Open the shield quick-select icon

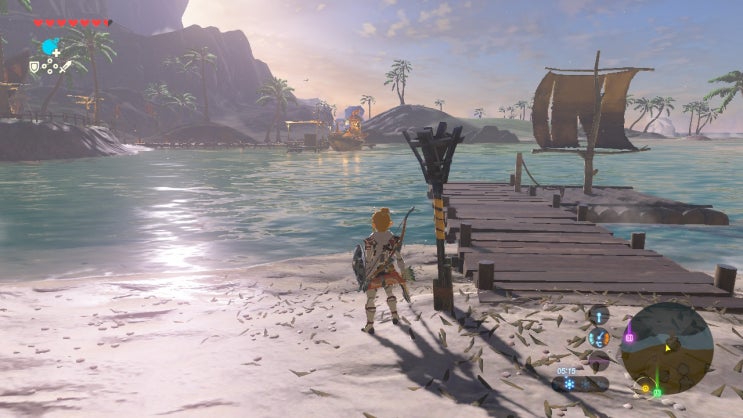point(34,66)
